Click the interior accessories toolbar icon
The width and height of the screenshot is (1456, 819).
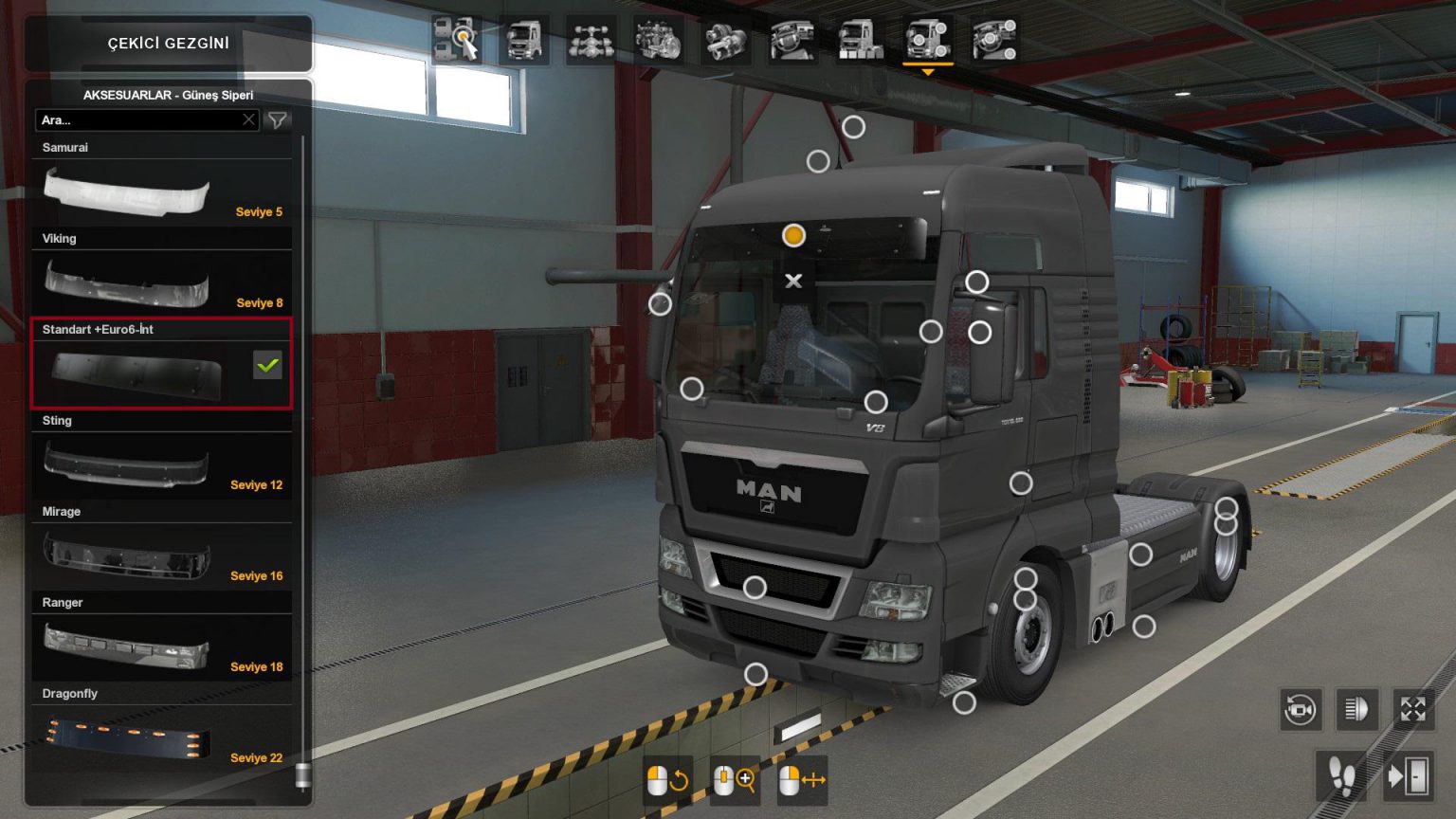(x=994, y=40)
